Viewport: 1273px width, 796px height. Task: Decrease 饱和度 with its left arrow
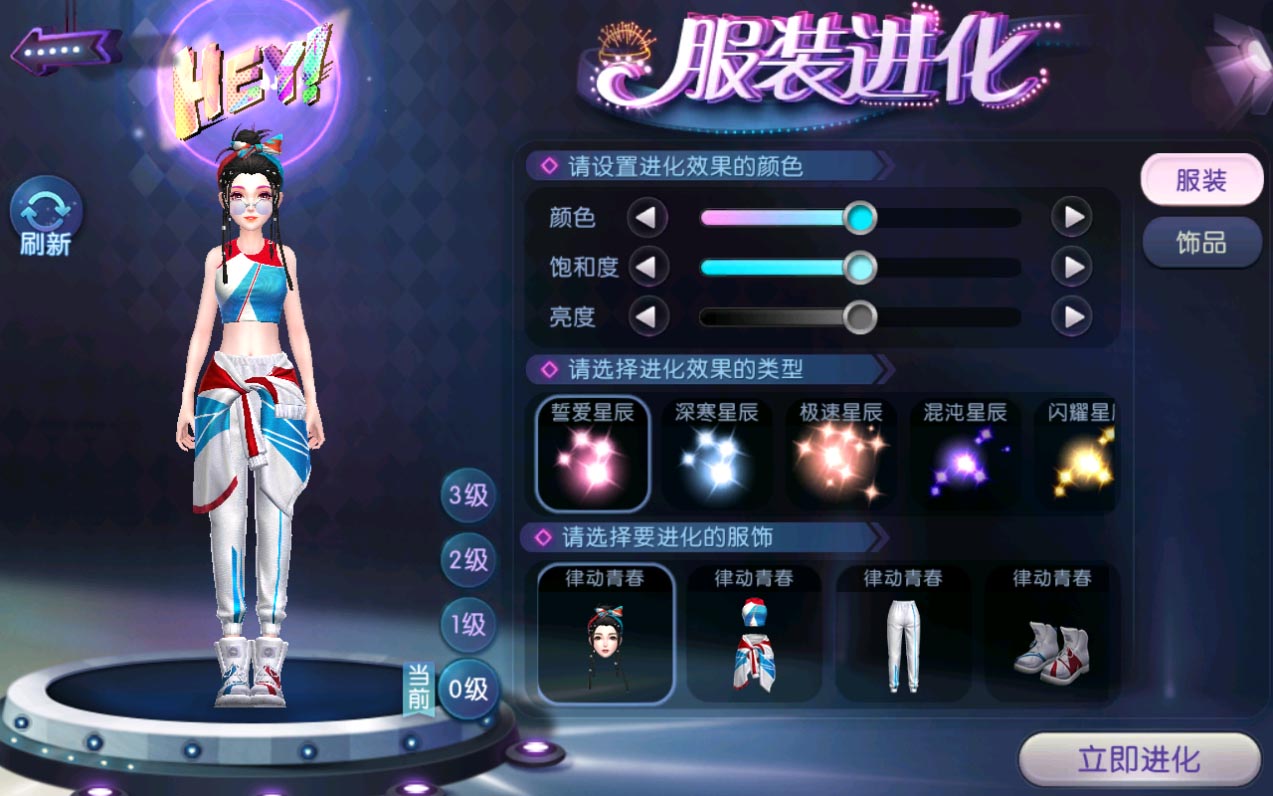click(x=647, y=267)
